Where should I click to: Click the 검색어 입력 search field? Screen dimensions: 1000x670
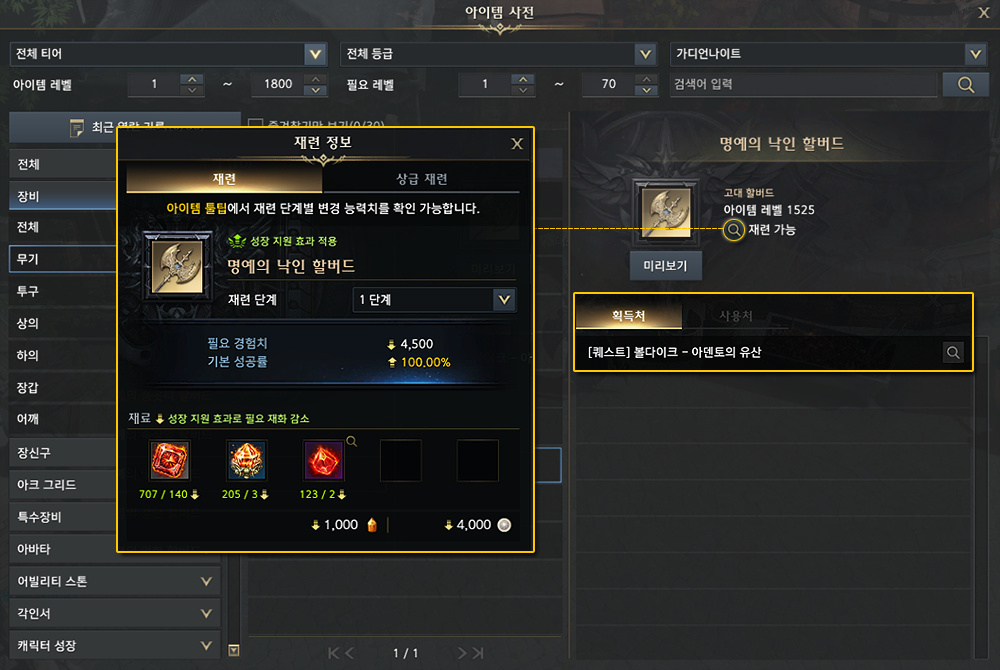[x=803, y=85]
